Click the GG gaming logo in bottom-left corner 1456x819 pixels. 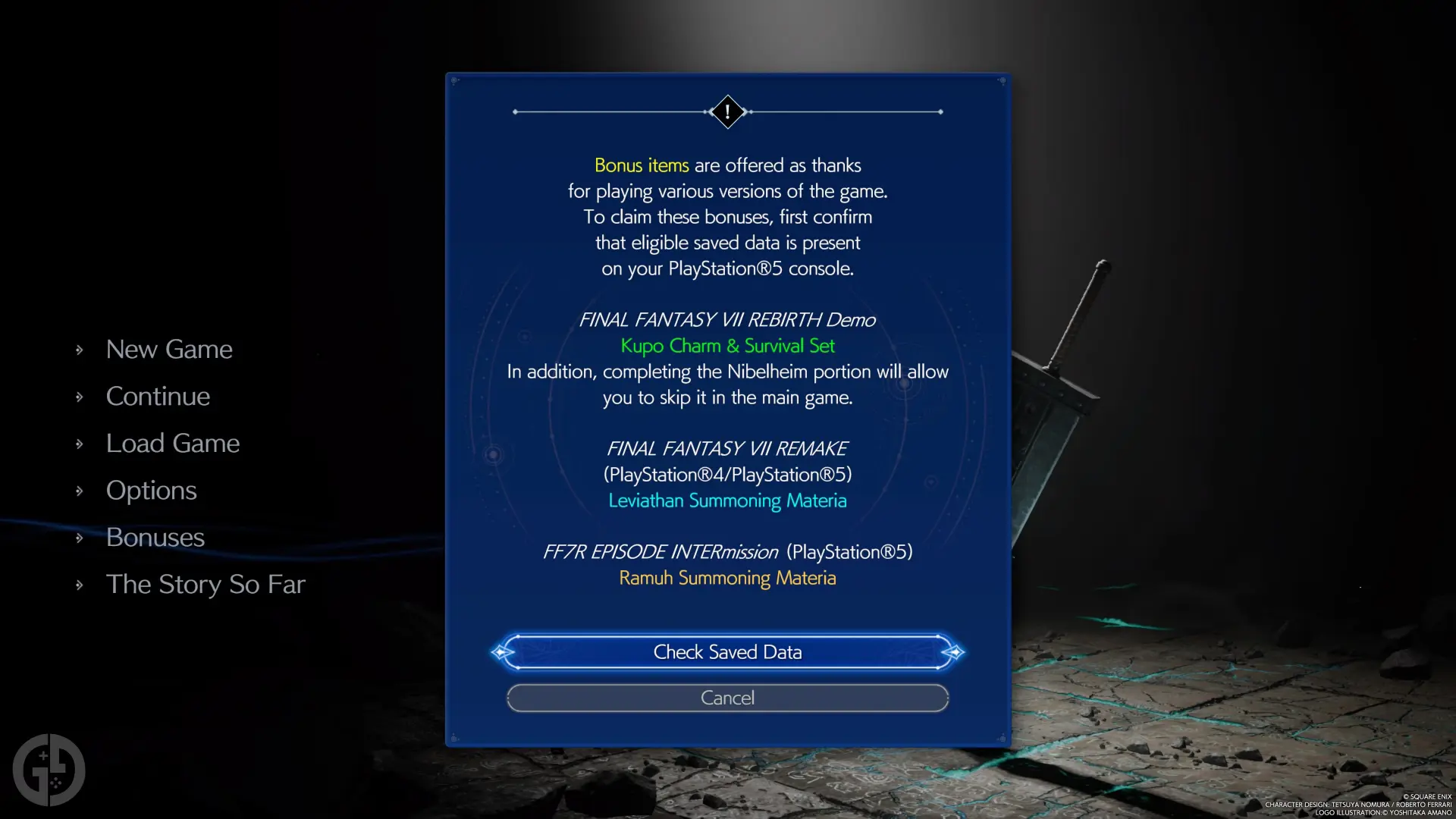click(49, 770)
